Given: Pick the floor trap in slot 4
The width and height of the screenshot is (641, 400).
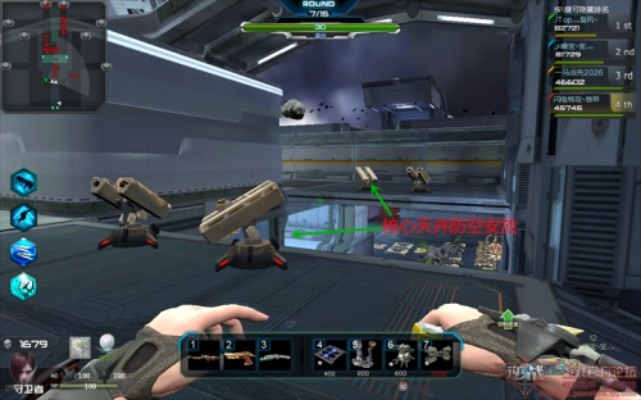Looking at the screenshot, I should (327, 355).
